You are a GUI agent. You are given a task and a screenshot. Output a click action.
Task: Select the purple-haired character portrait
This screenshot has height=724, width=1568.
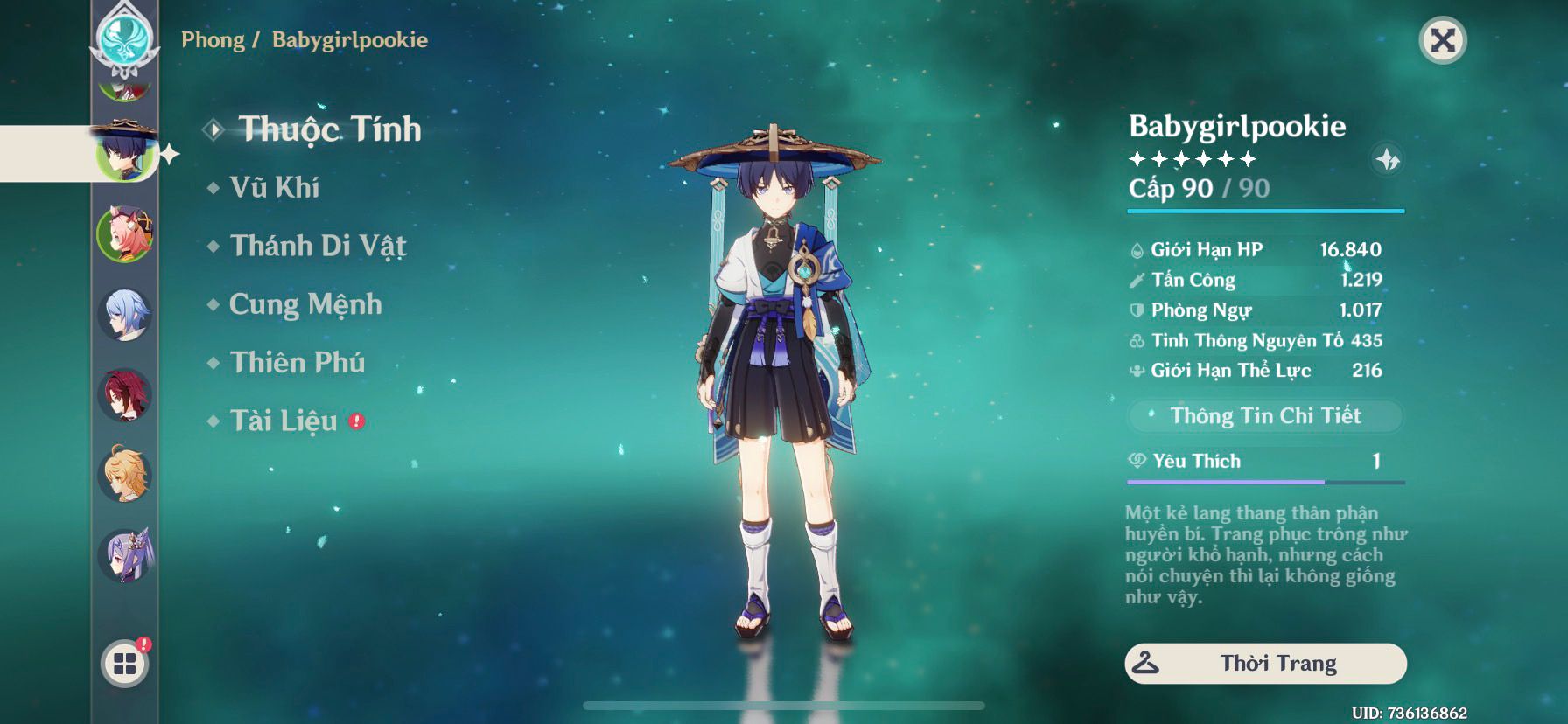click(x=124, y=555)
